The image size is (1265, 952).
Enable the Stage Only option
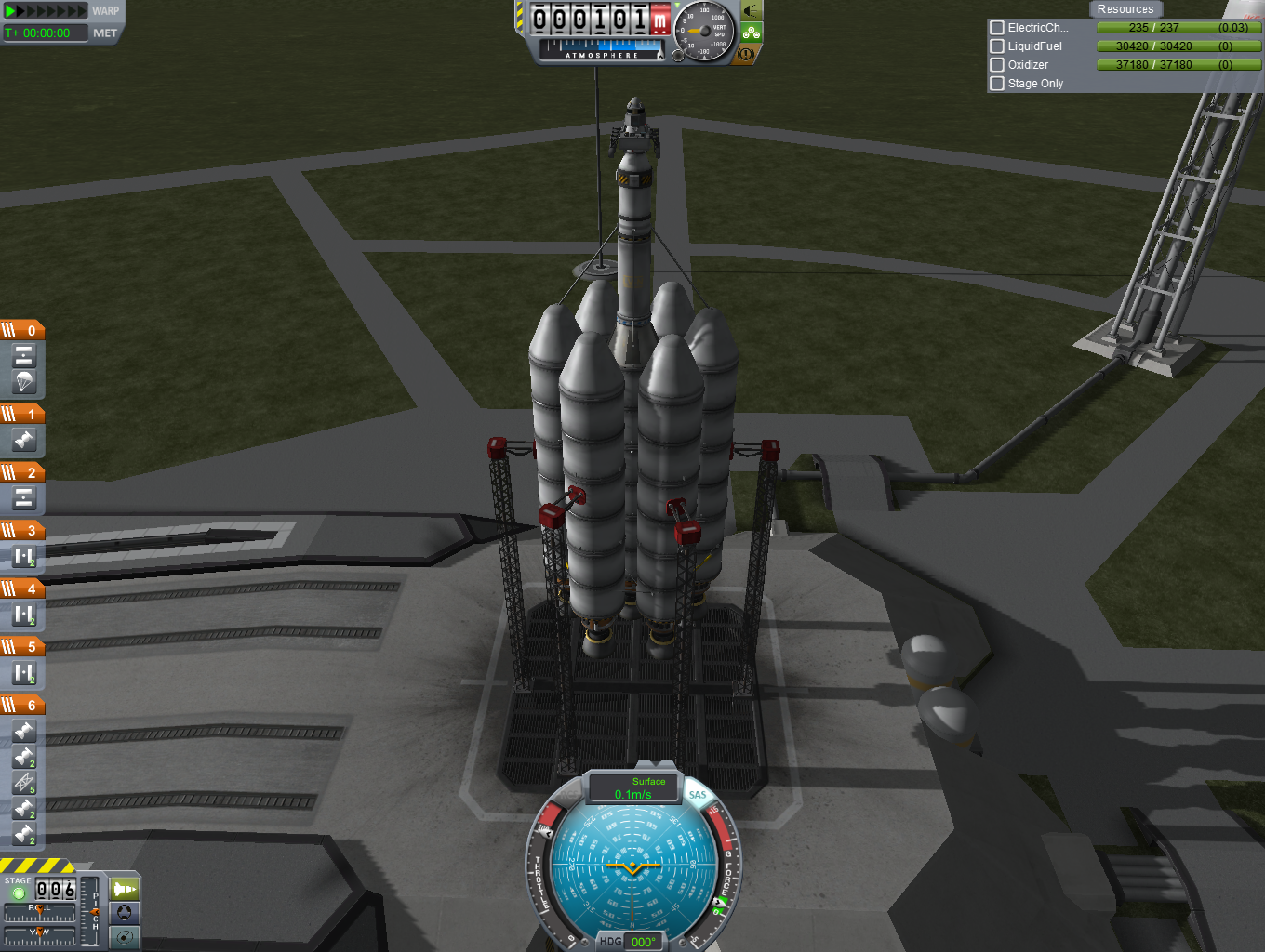(x=997, y=84)
